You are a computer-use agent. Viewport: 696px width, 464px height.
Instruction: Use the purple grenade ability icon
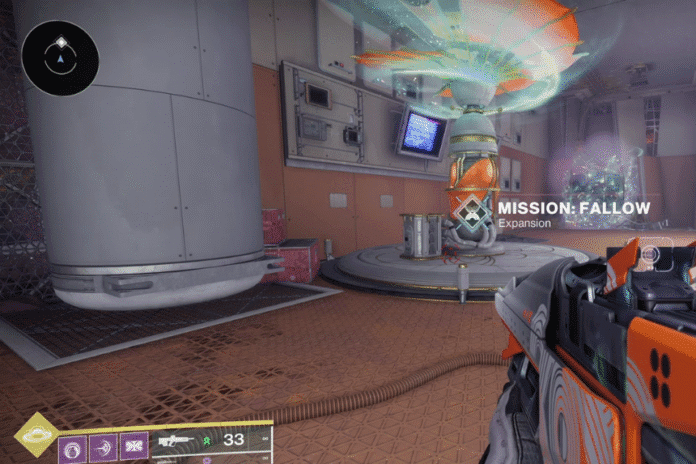73,447
